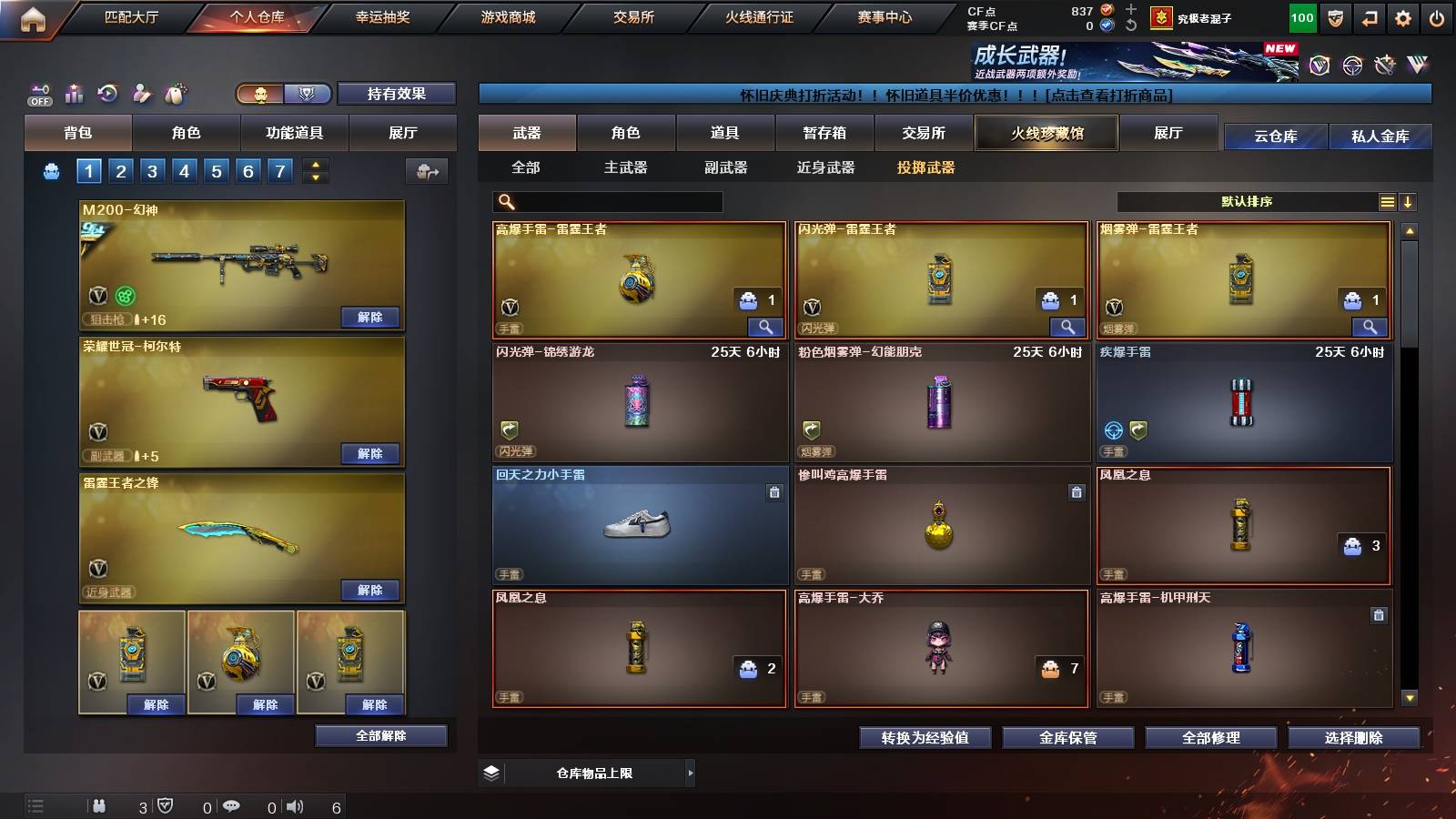Click the character card icon near the OFF switch
This screenshot has width=1456, height=819.
coord(141,94)
